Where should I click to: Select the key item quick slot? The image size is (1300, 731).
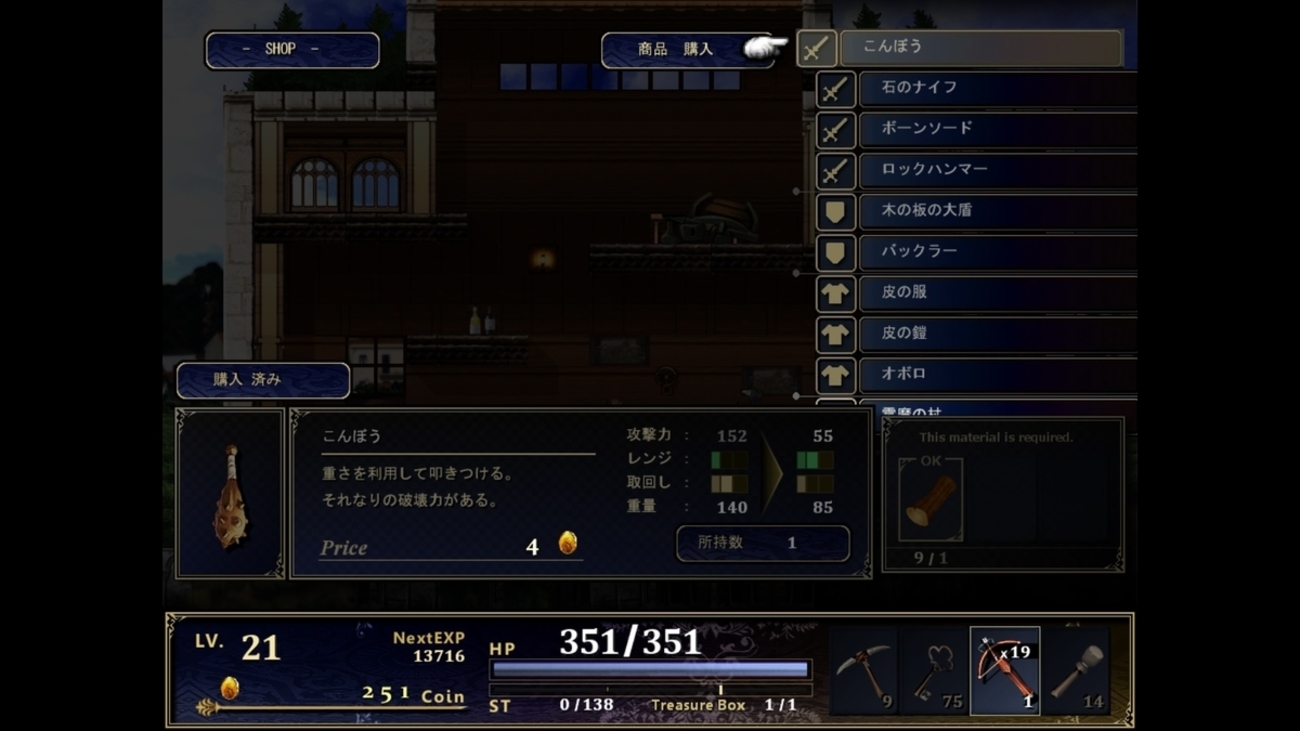934,671
